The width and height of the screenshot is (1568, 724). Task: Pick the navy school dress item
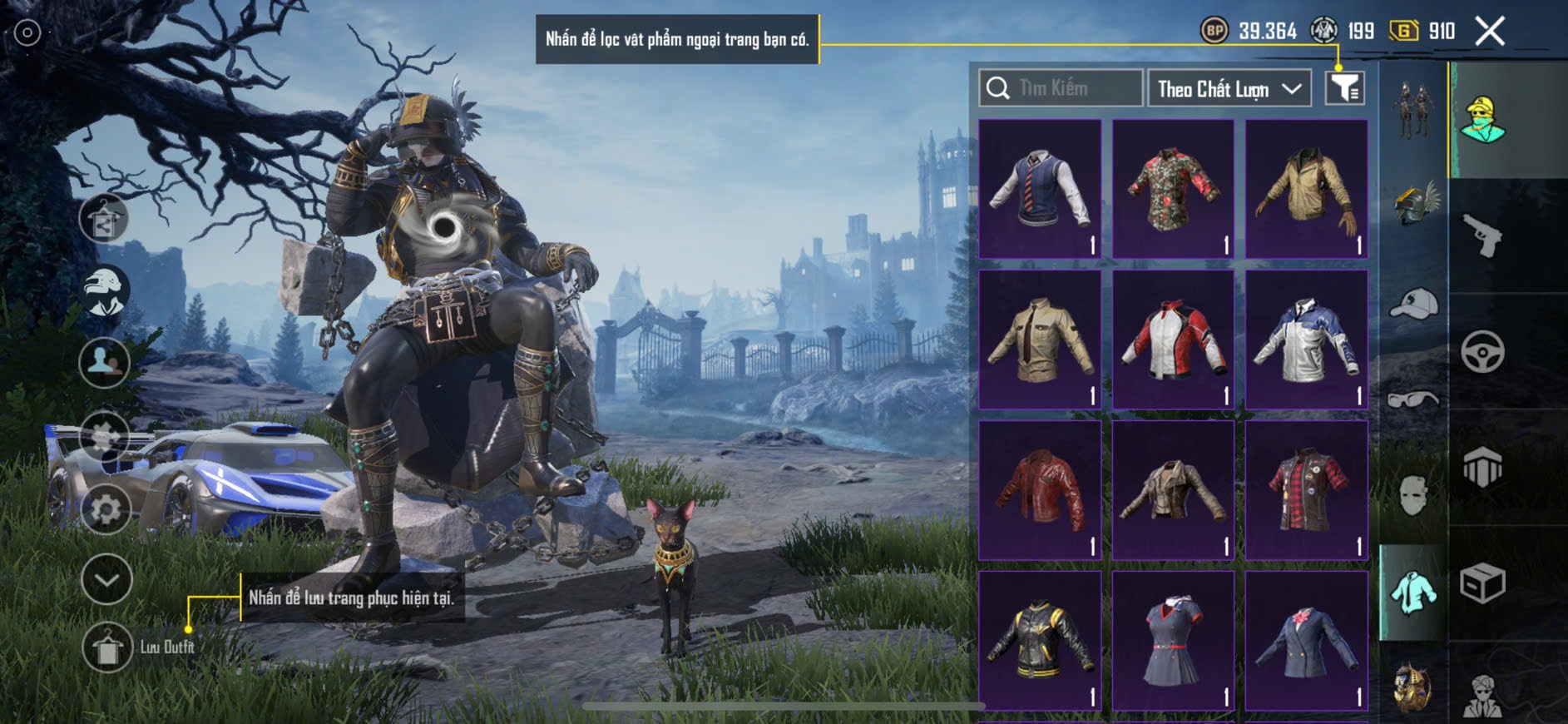click(1173, 641)
